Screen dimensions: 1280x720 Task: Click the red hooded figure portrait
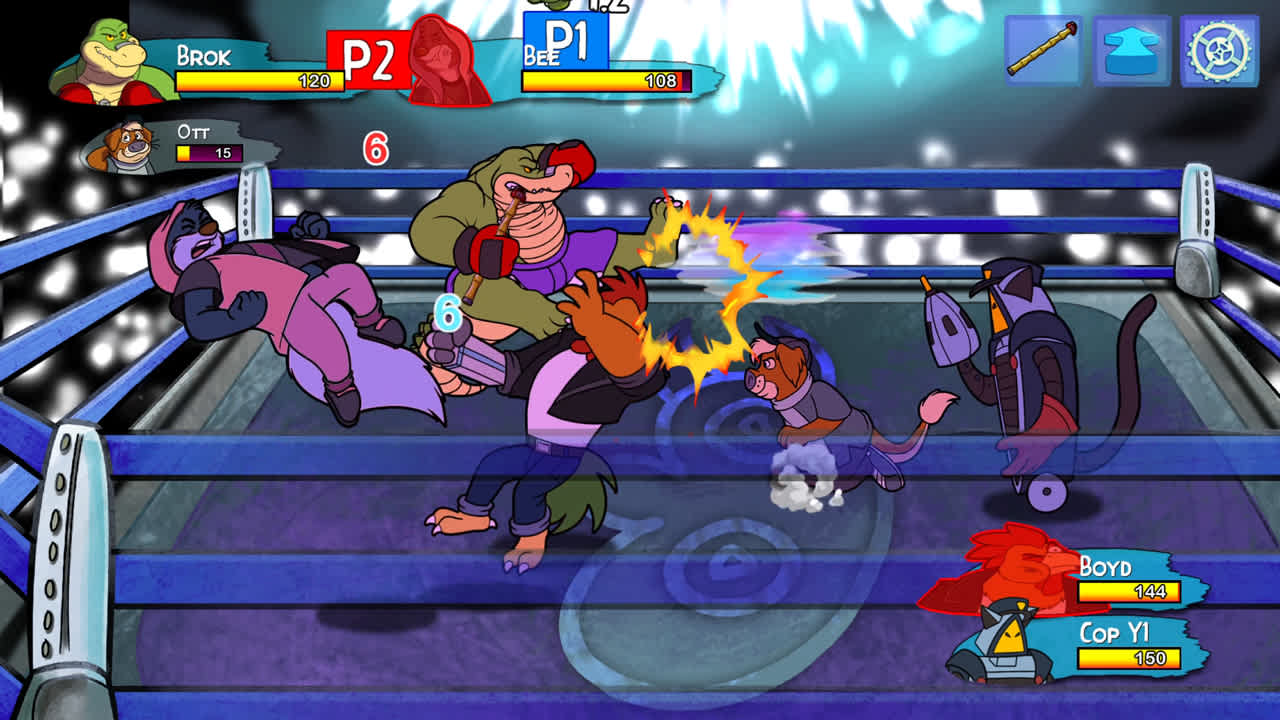coord(442,55)
